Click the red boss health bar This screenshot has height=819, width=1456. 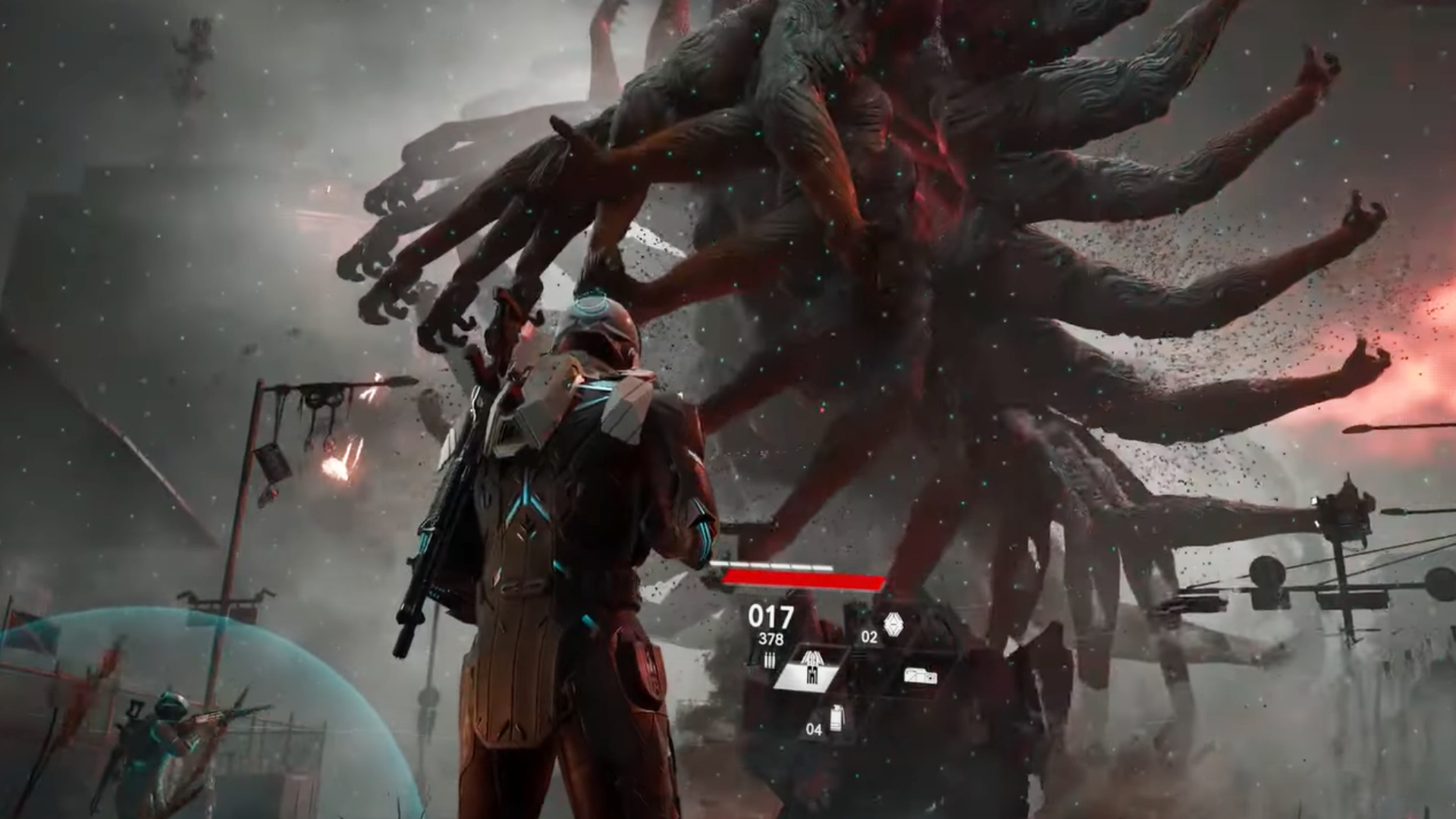[x=804, y=579]
